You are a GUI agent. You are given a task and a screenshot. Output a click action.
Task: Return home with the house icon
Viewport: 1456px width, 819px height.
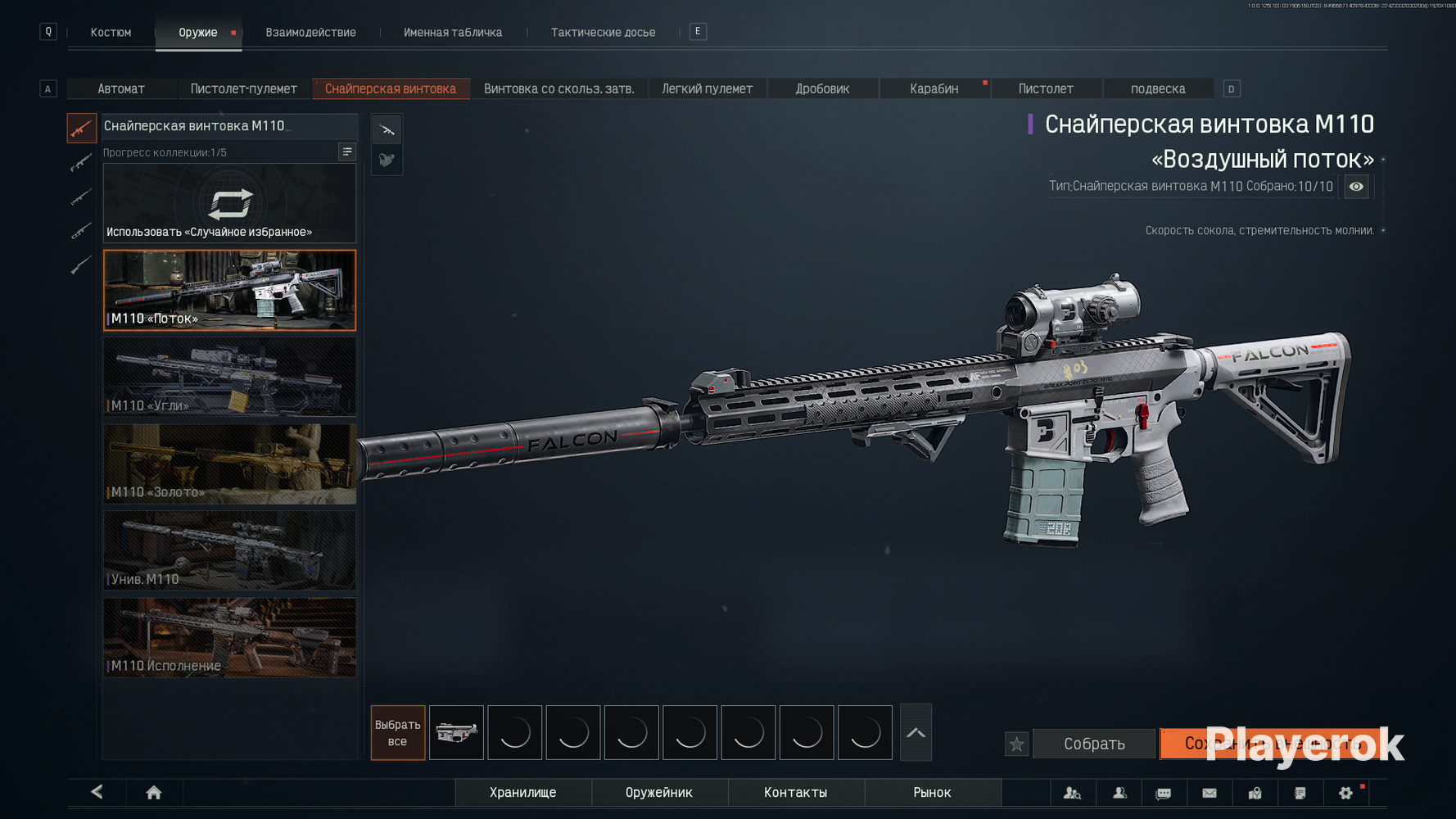(x=153, y=793)
